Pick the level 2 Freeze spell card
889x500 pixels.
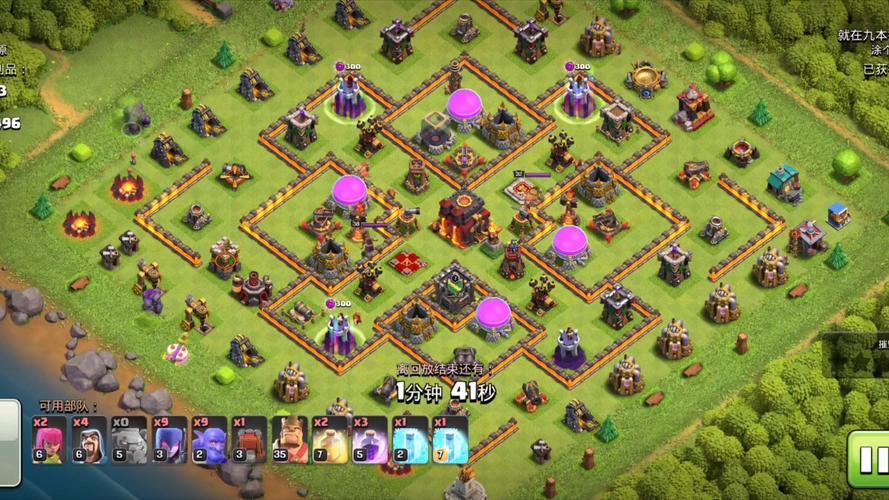pyautogui.click(x=410, y=440)
